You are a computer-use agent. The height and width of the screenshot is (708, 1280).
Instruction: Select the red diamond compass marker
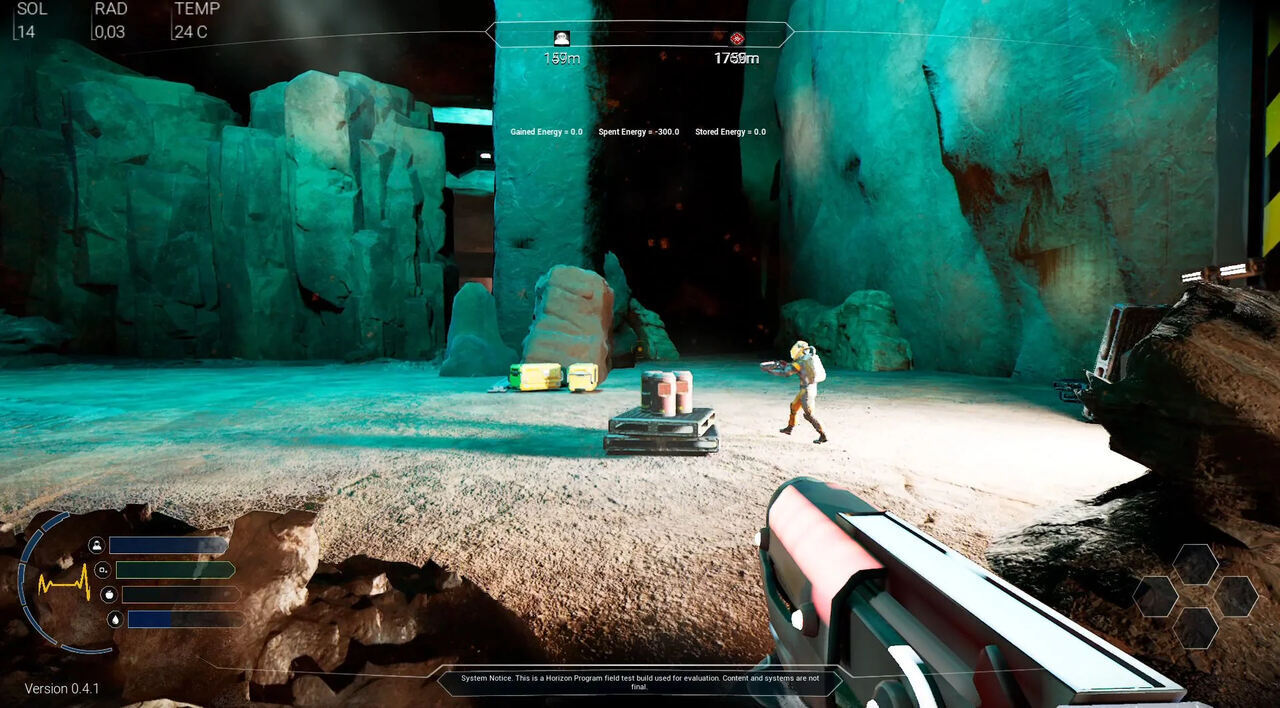pos(737,38)
